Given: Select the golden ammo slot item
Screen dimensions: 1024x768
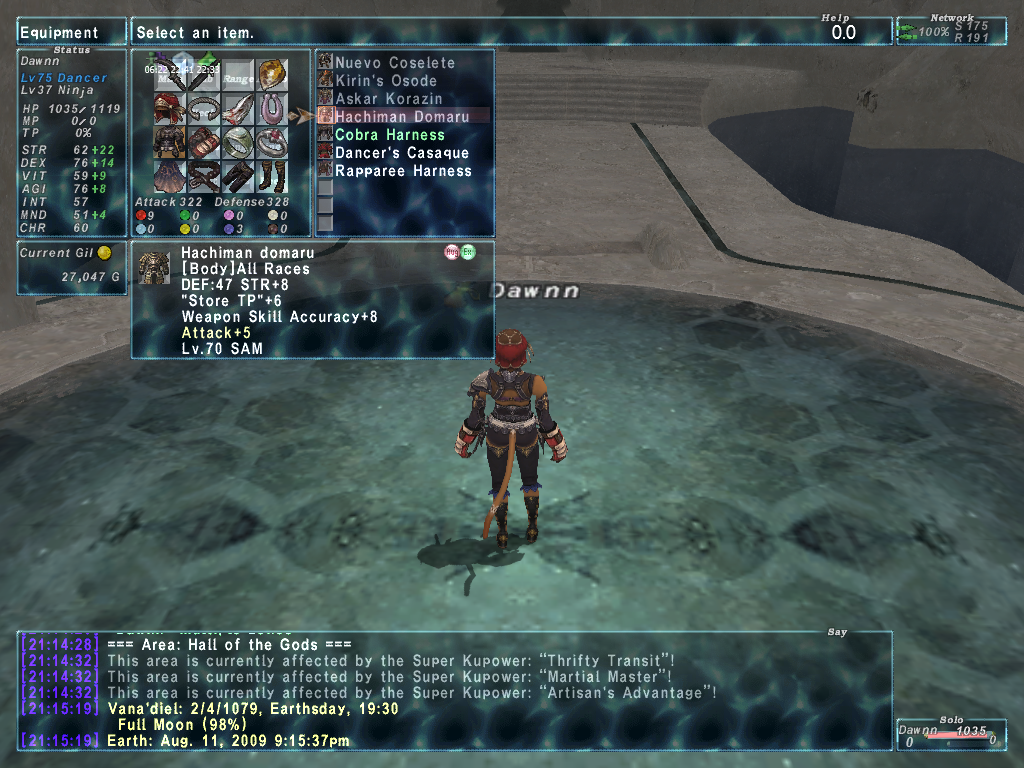Looking at the screenshot, I should tap(272, 74).
